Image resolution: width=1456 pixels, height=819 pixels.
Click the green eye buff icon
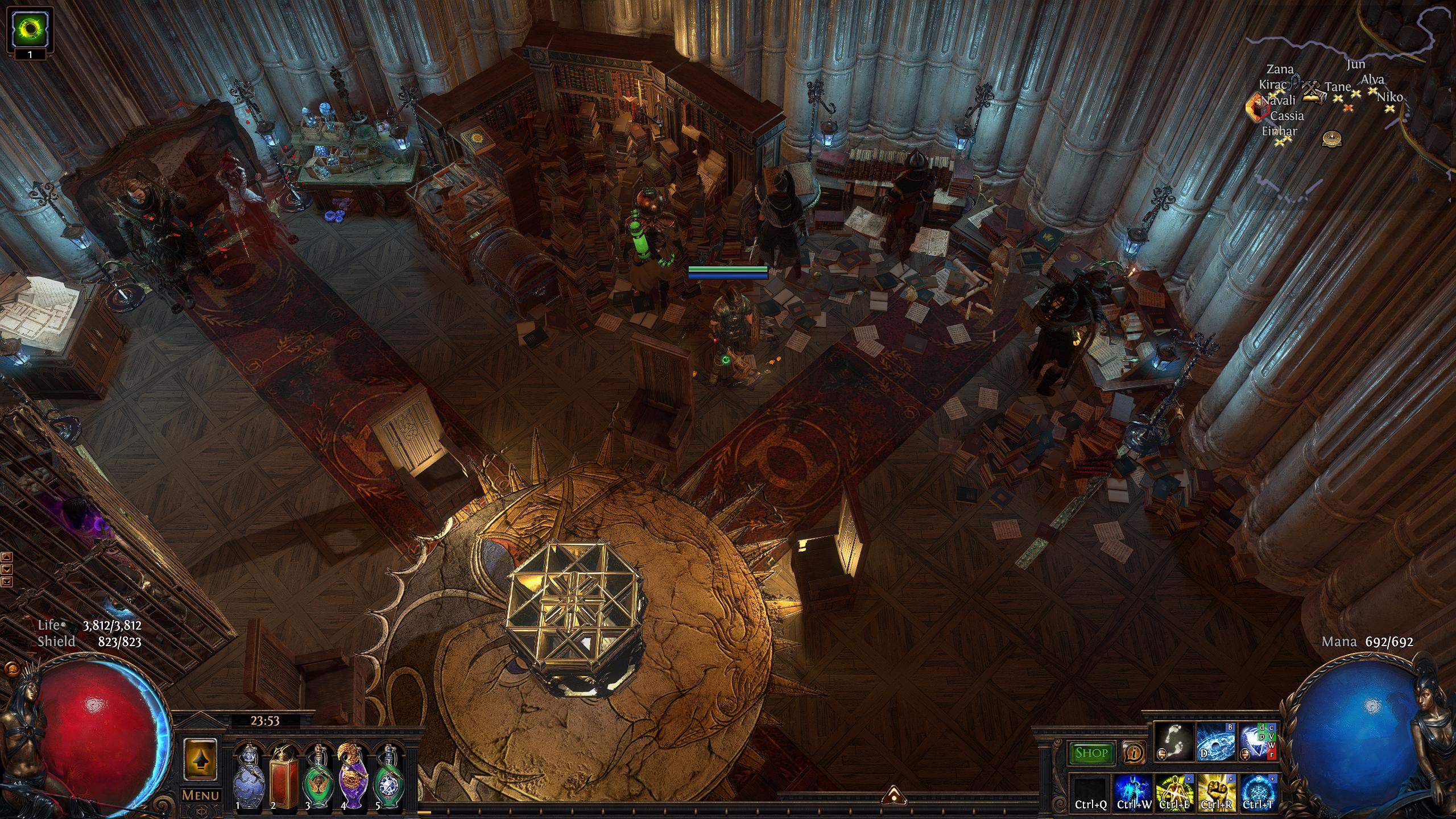point(29,28)
